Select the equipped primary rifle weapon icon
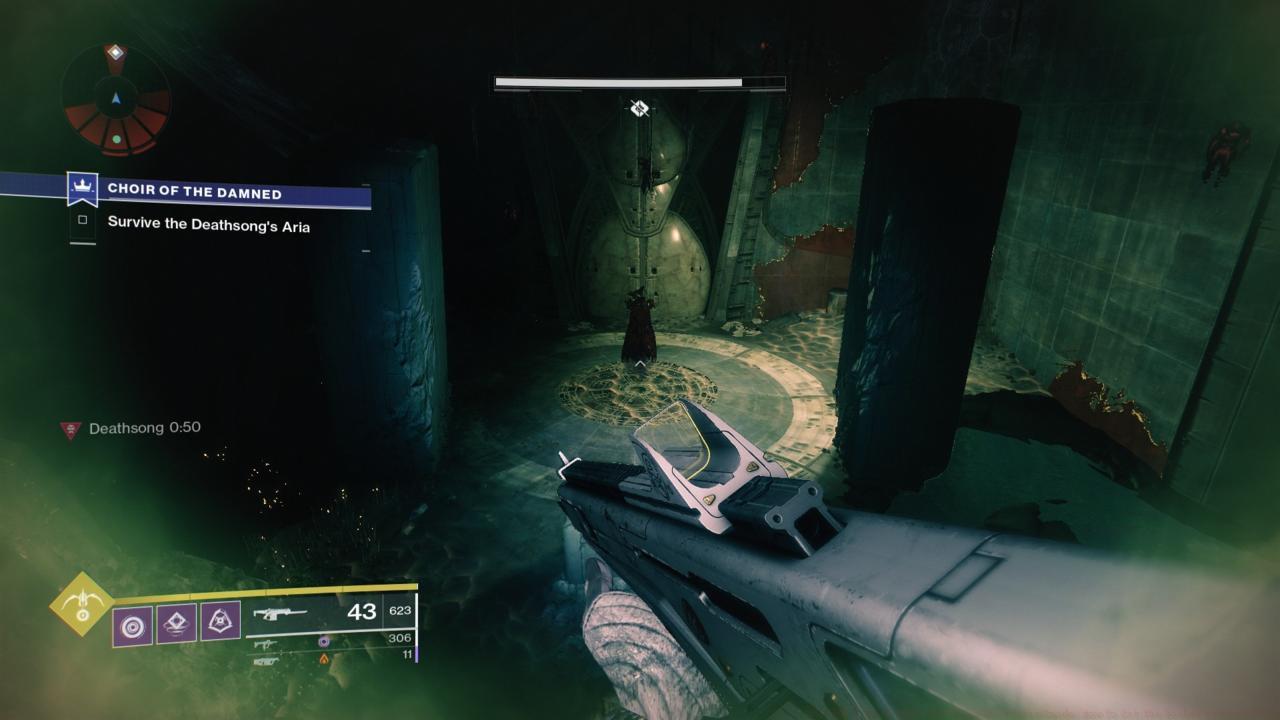The height and width of the screenshot is (720, 1280). tap(279, 613)
